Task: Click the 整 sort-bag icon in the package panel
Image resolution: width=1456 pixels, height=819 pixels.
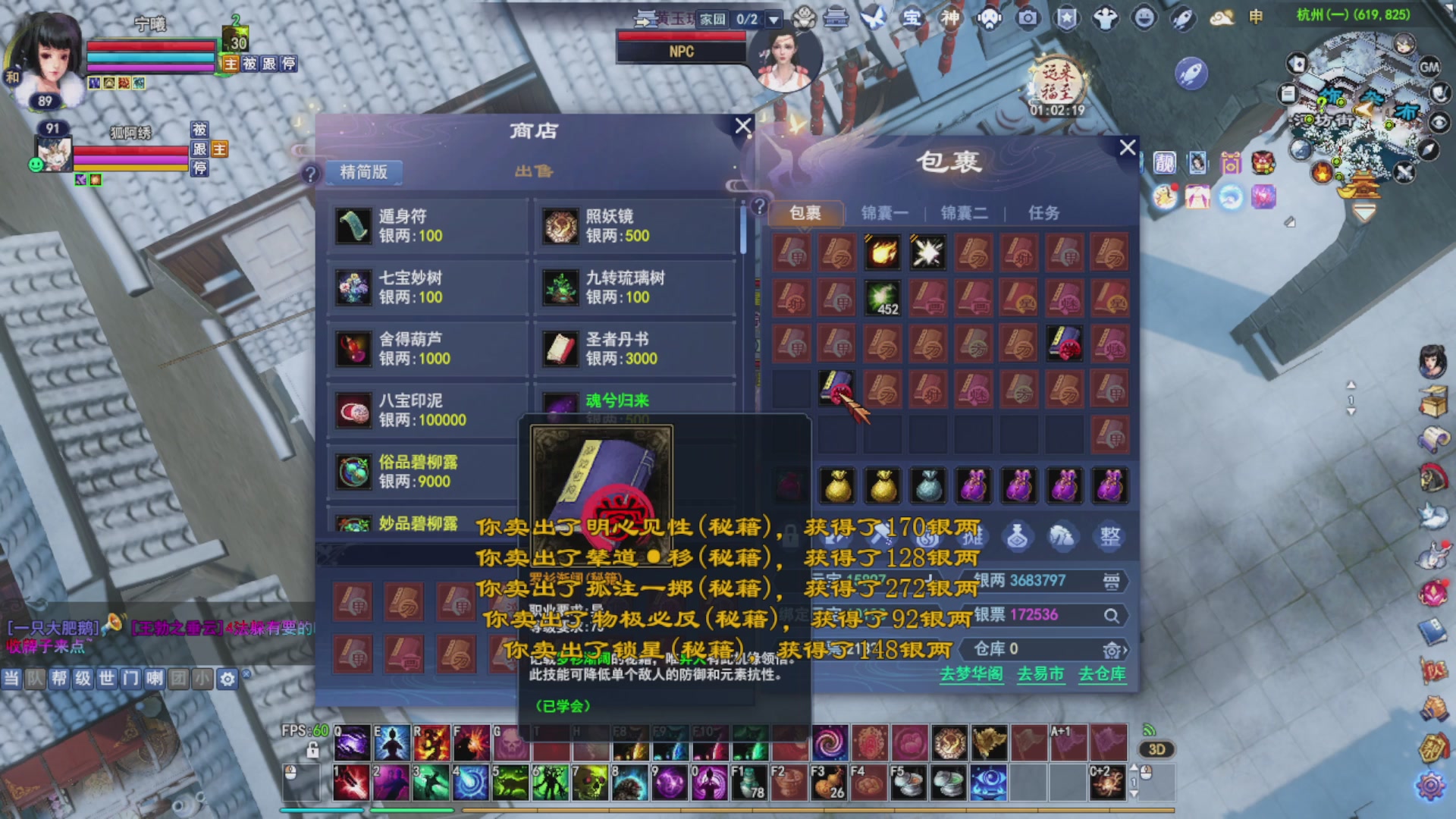Action: click(x=1109, y=536)
